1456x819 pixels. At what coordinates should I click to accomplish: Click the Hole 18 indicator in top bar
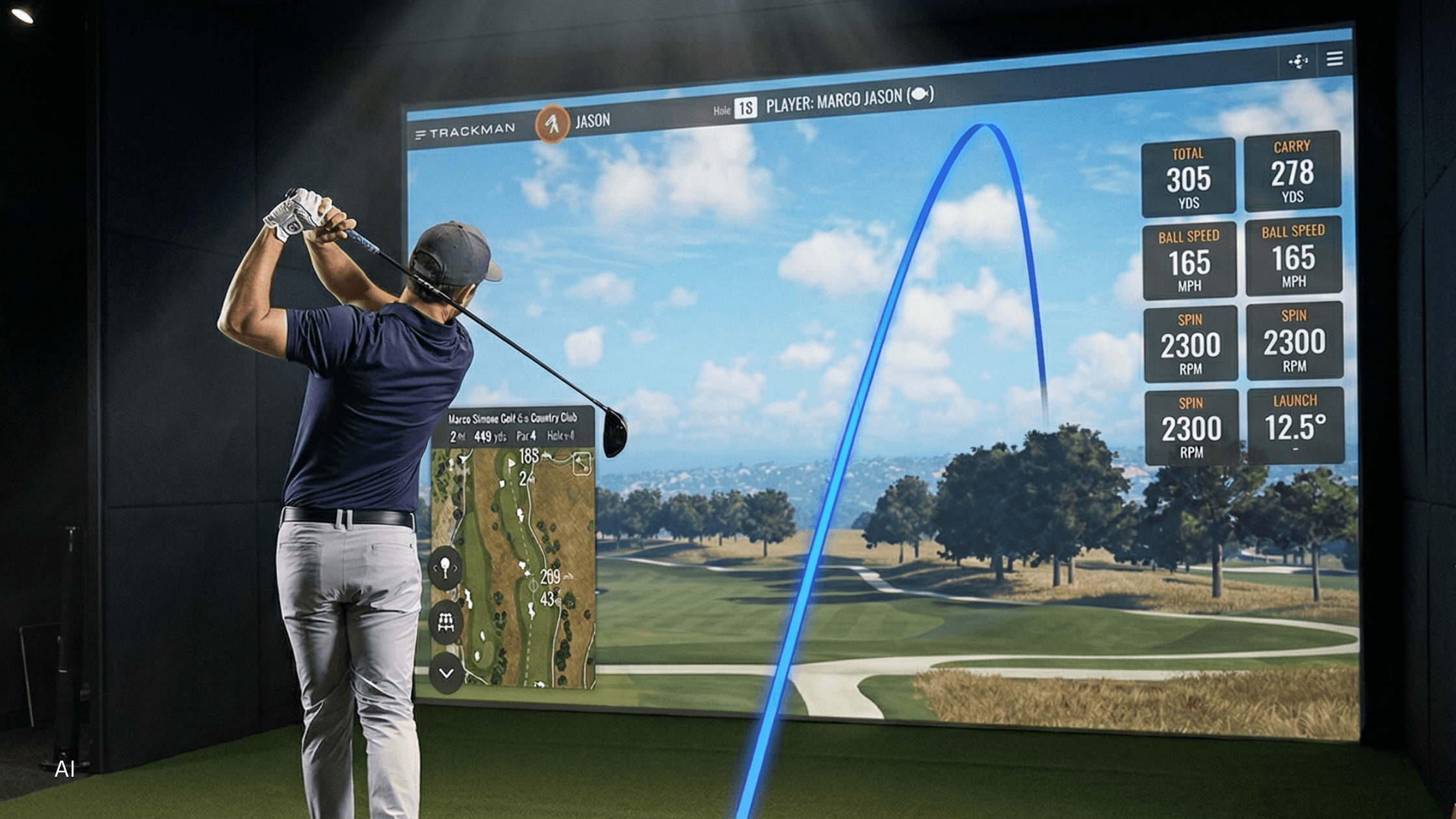tap(745, 108)
